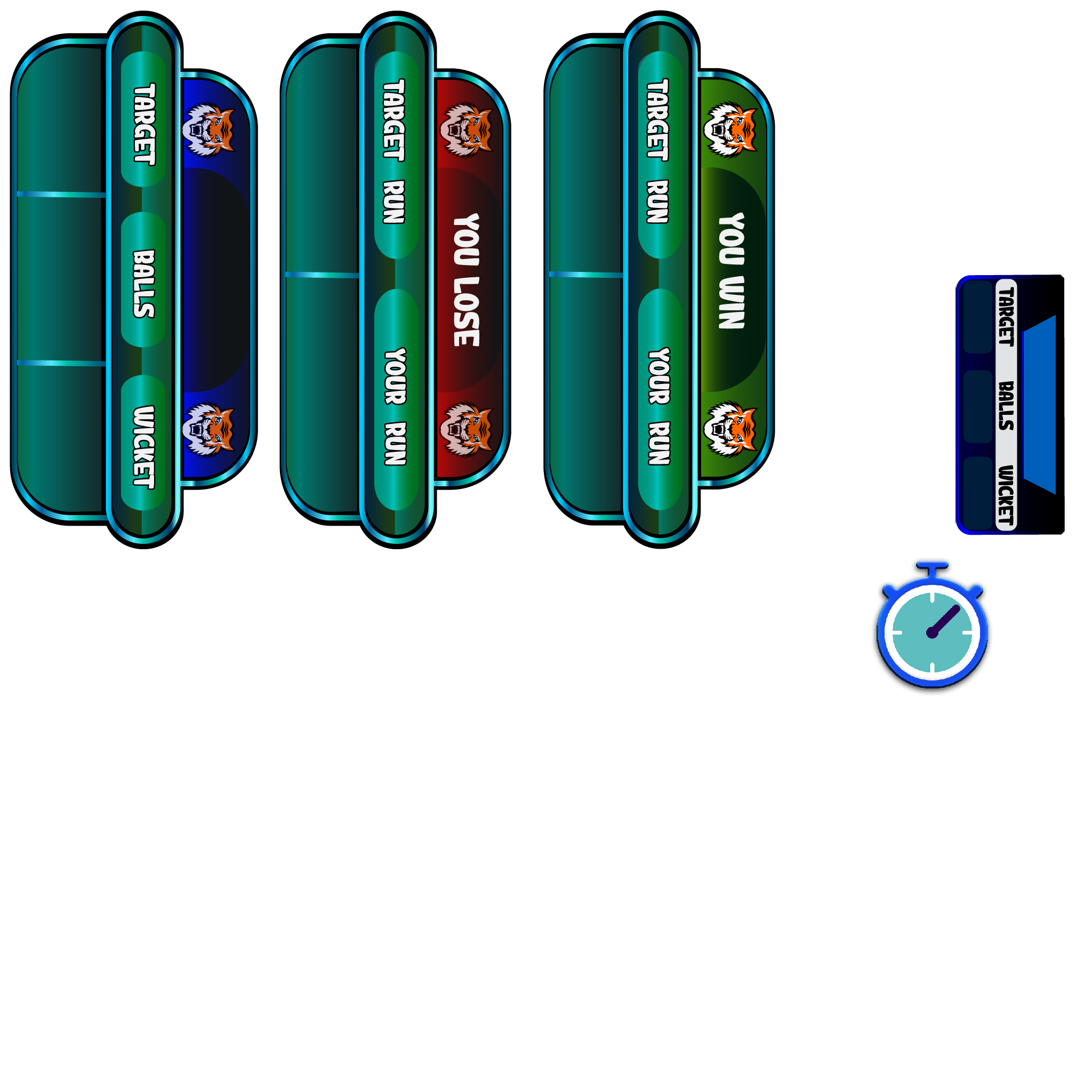The width and height of the screenshot is (1092, 1092).
Task: Click YOUR RUN on the red panel
Action: [x=396, y=406]
